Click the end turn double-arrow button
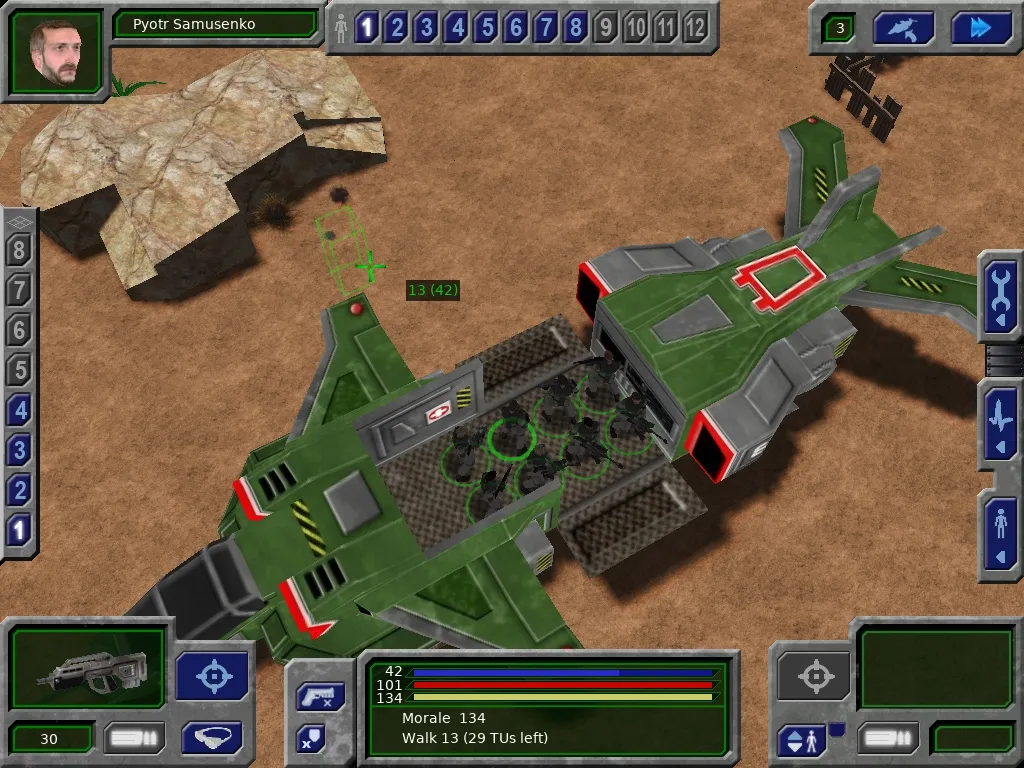 click(x=981, y=28)
